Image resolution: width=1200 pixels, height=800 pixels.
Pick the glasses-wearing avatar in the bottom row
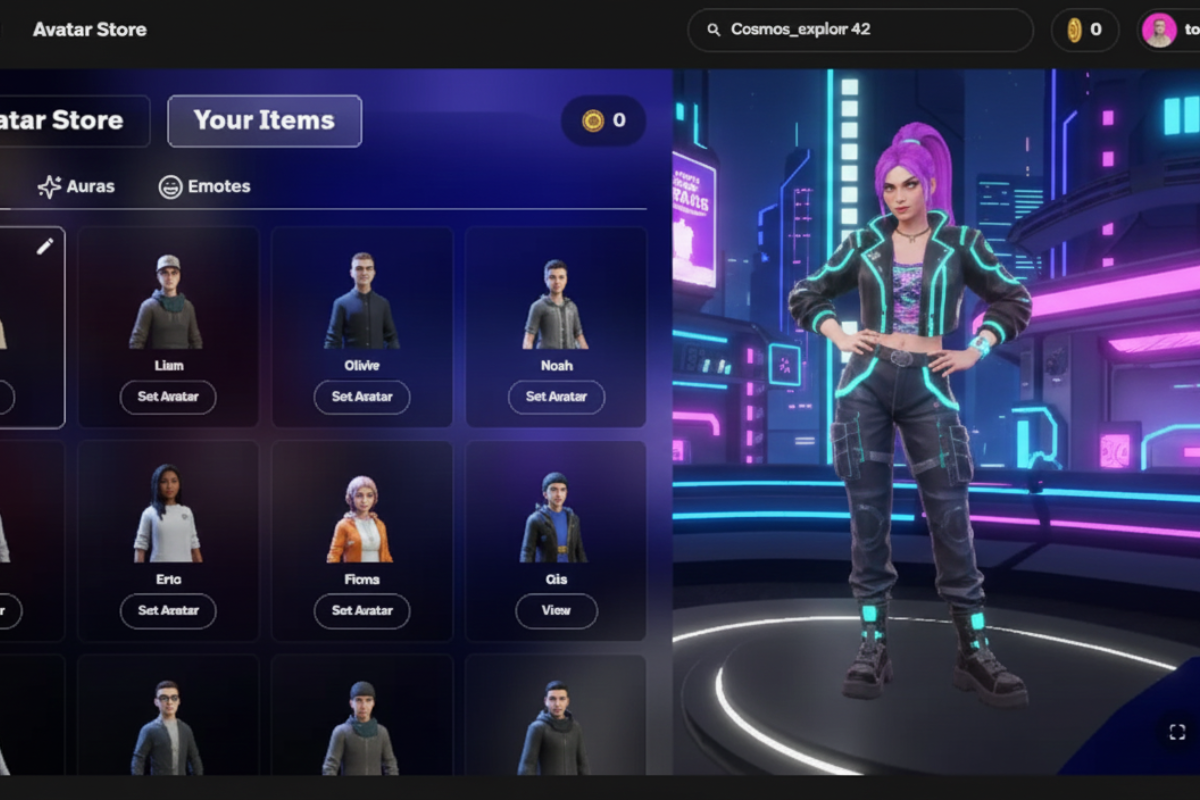(167, 727)
